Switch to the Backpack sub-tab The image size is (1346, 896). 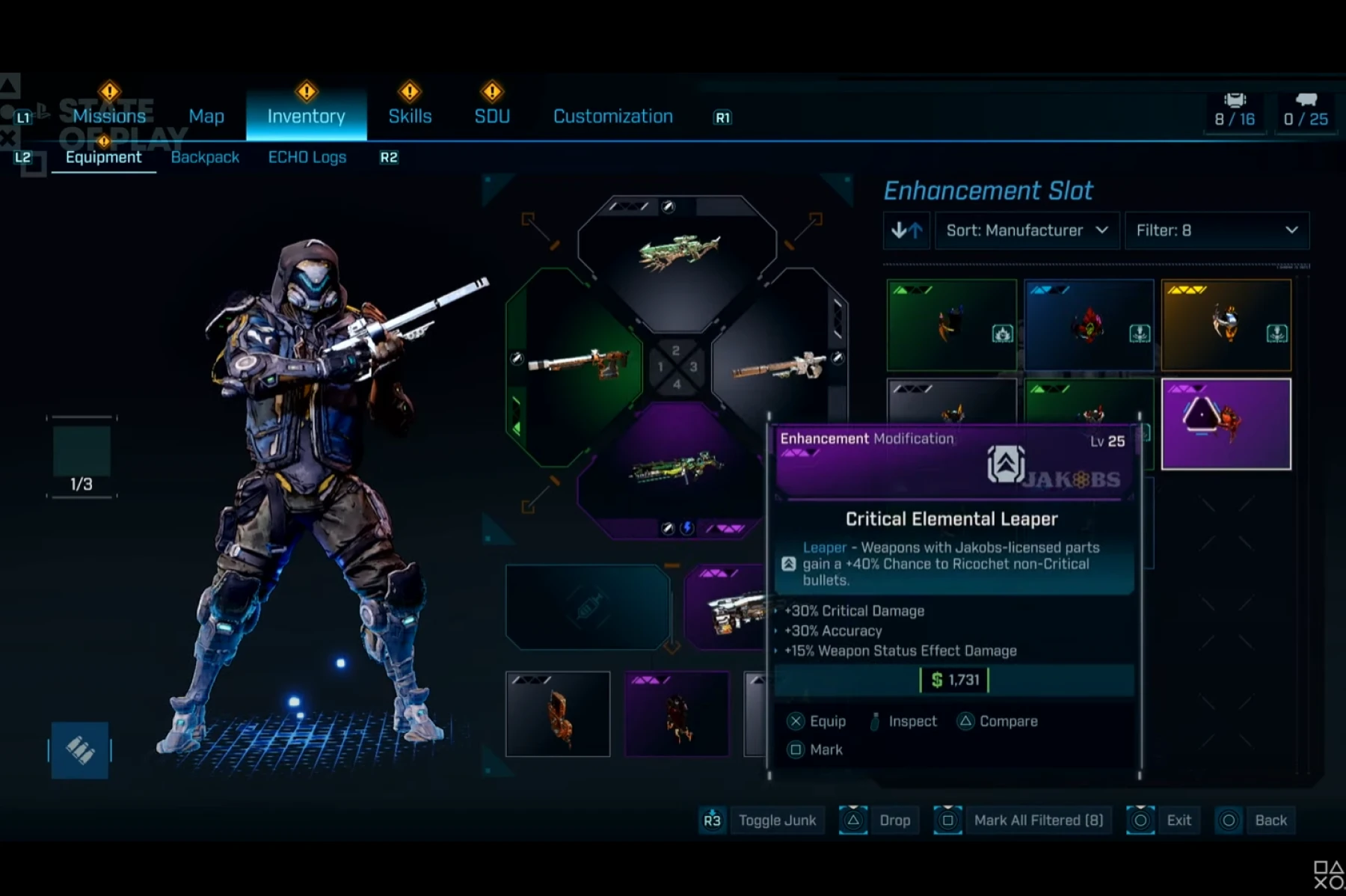tap(205, 157)
